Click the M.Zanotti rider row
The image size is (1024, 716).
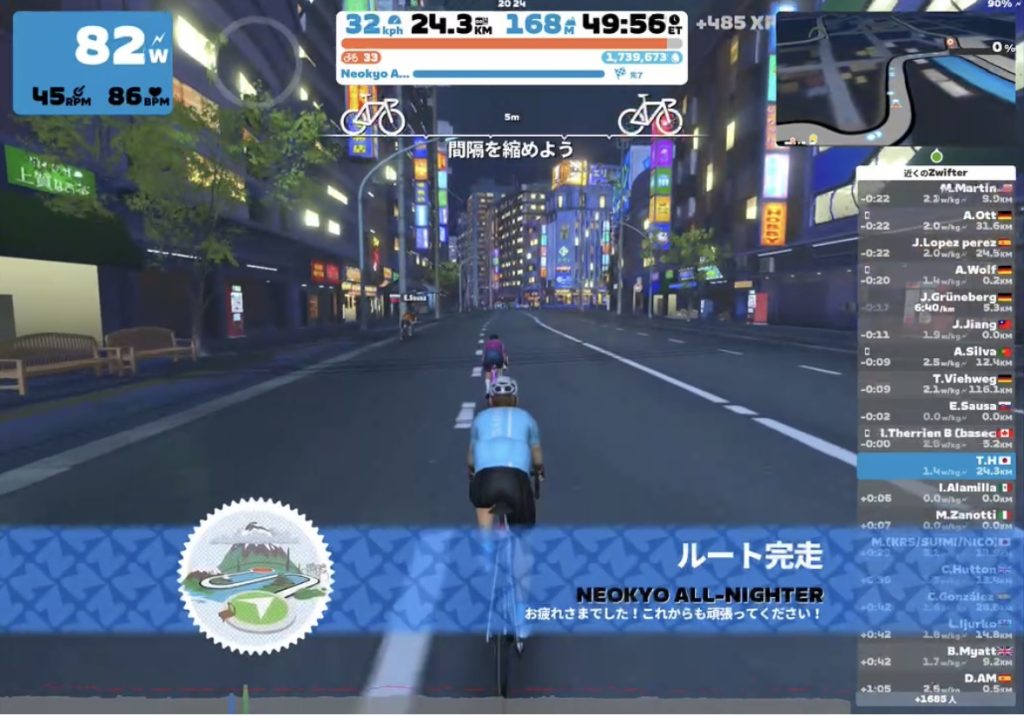pyautogui.click(x=936, y=520)
